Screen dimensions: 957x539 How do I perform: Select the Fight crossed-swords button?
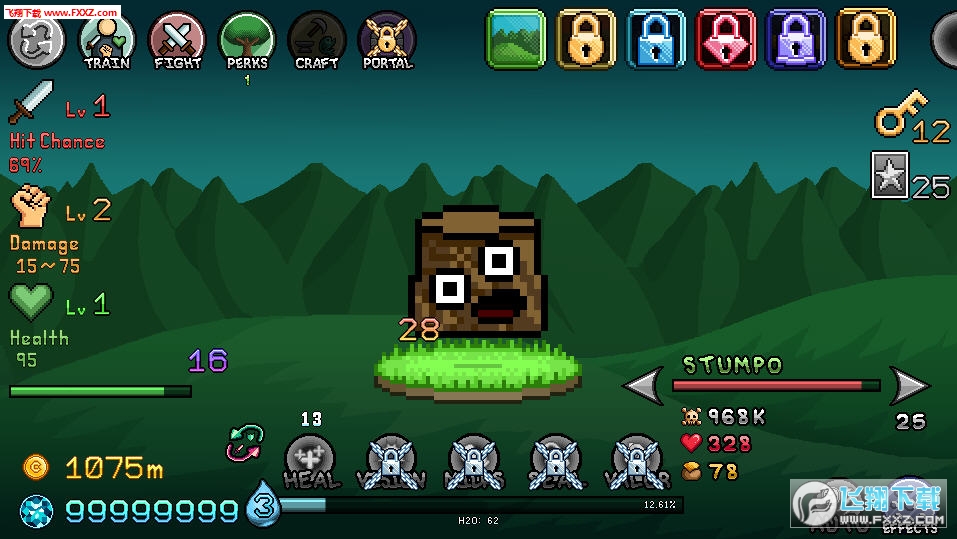(177, 41)
